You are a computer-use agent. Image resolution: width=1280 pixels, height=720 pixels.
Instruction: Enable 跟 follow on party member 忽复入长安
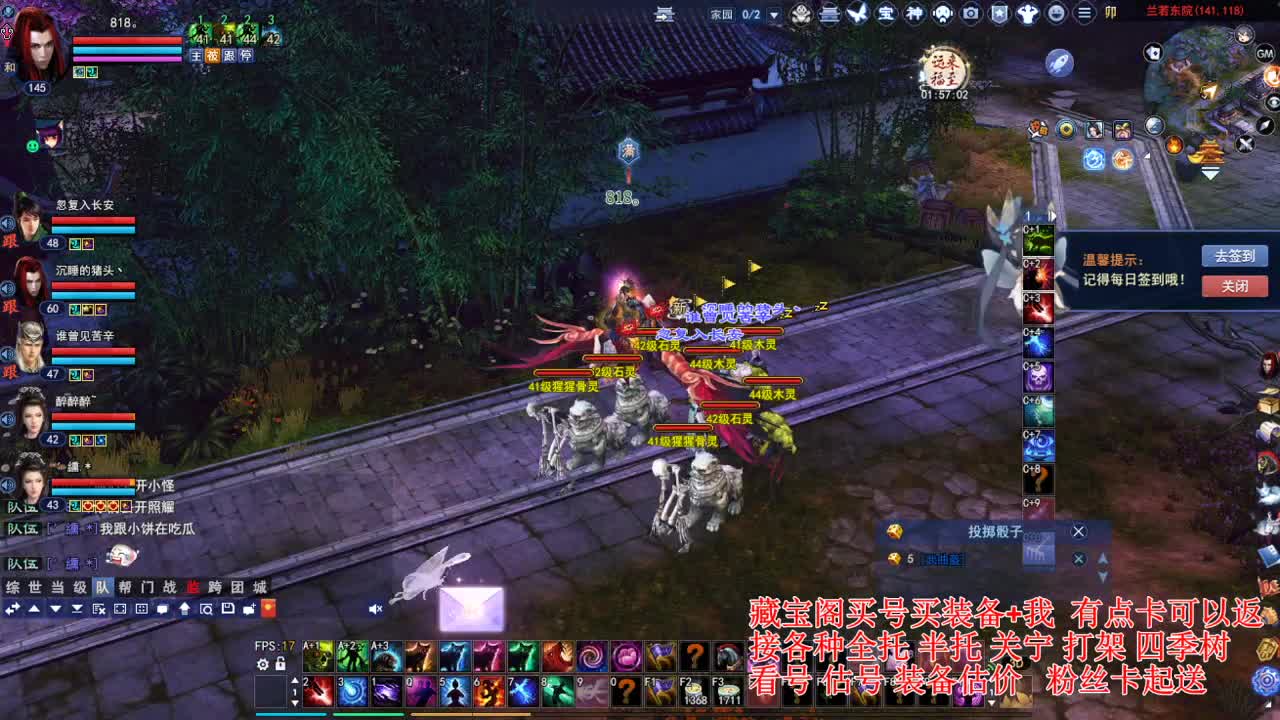click(10, 242)
